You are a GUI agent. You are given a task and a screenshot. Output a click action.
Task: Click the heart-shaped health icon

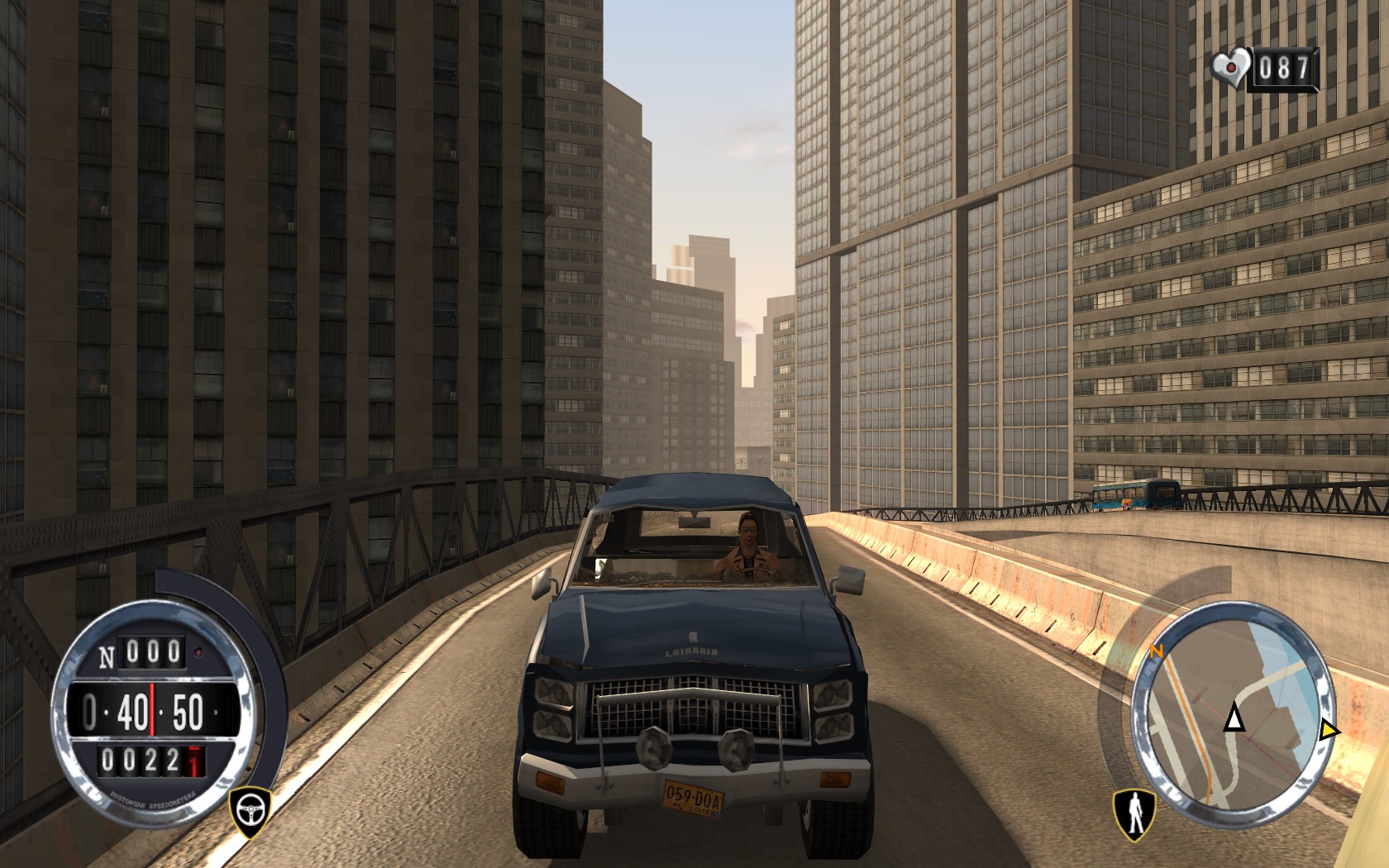[x=1231, y=67]
